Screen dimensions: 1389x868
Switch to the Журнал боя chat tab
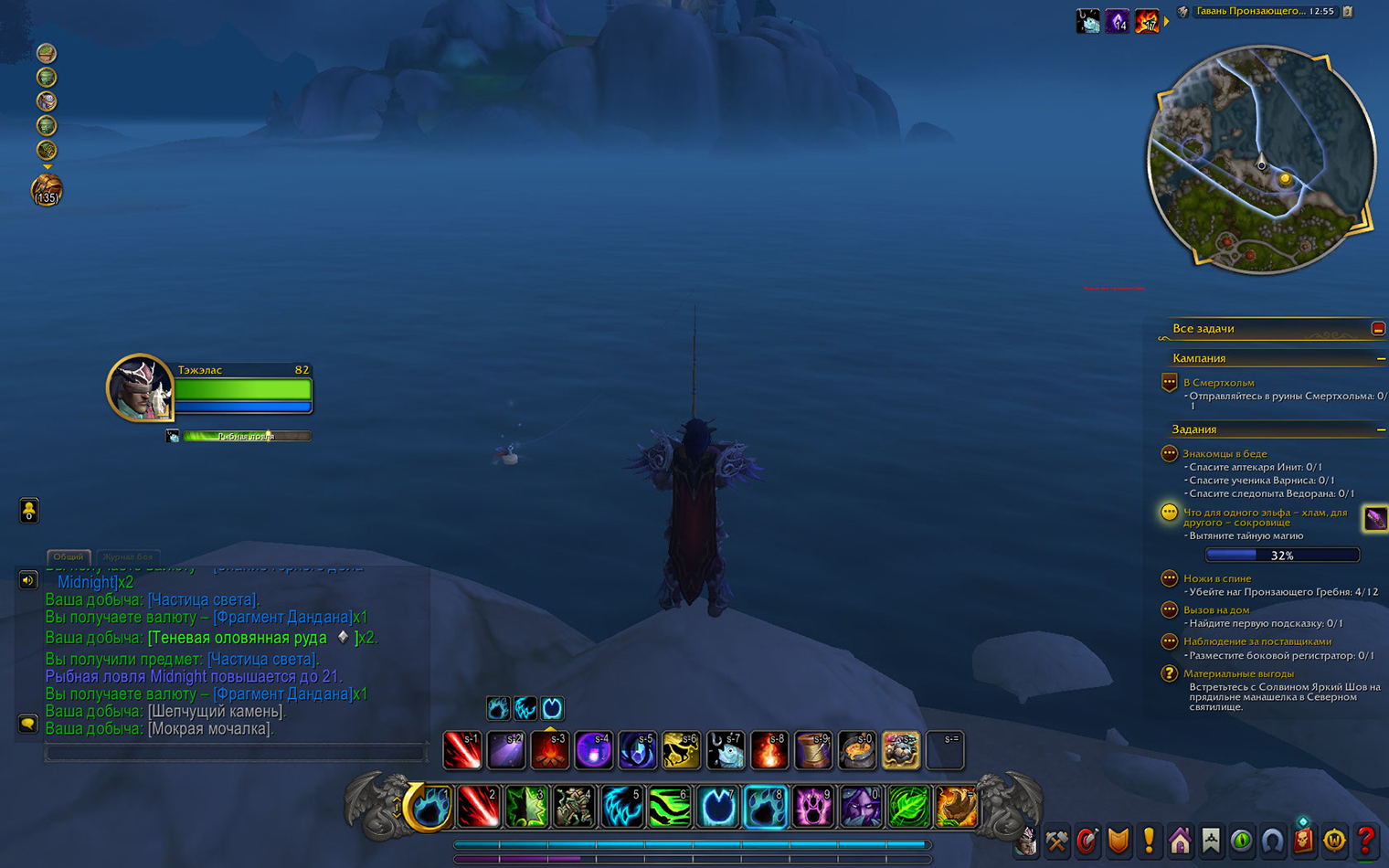127,556
